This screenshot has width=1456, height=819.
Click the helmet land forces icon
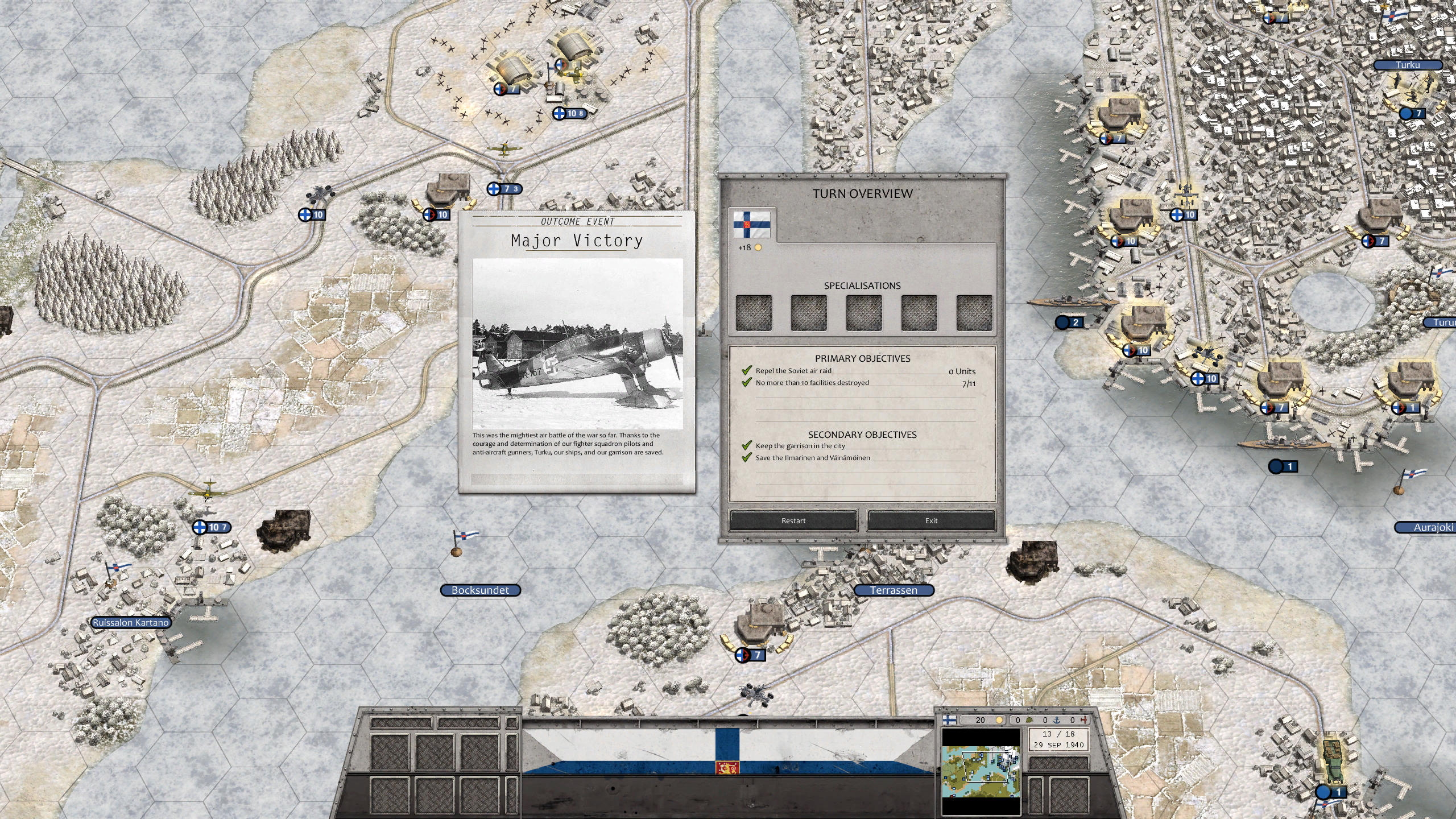(x=1029, y=722)
